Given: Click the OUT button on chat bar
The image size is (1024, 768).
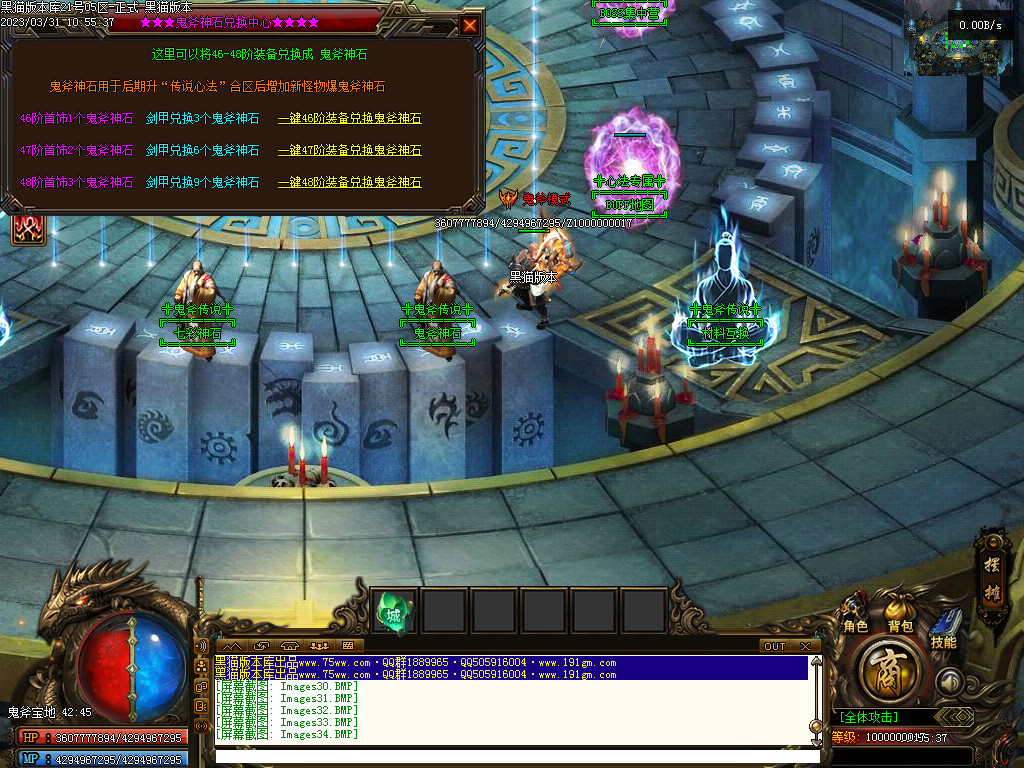Looking at the screenshot, I should (775, 646).
